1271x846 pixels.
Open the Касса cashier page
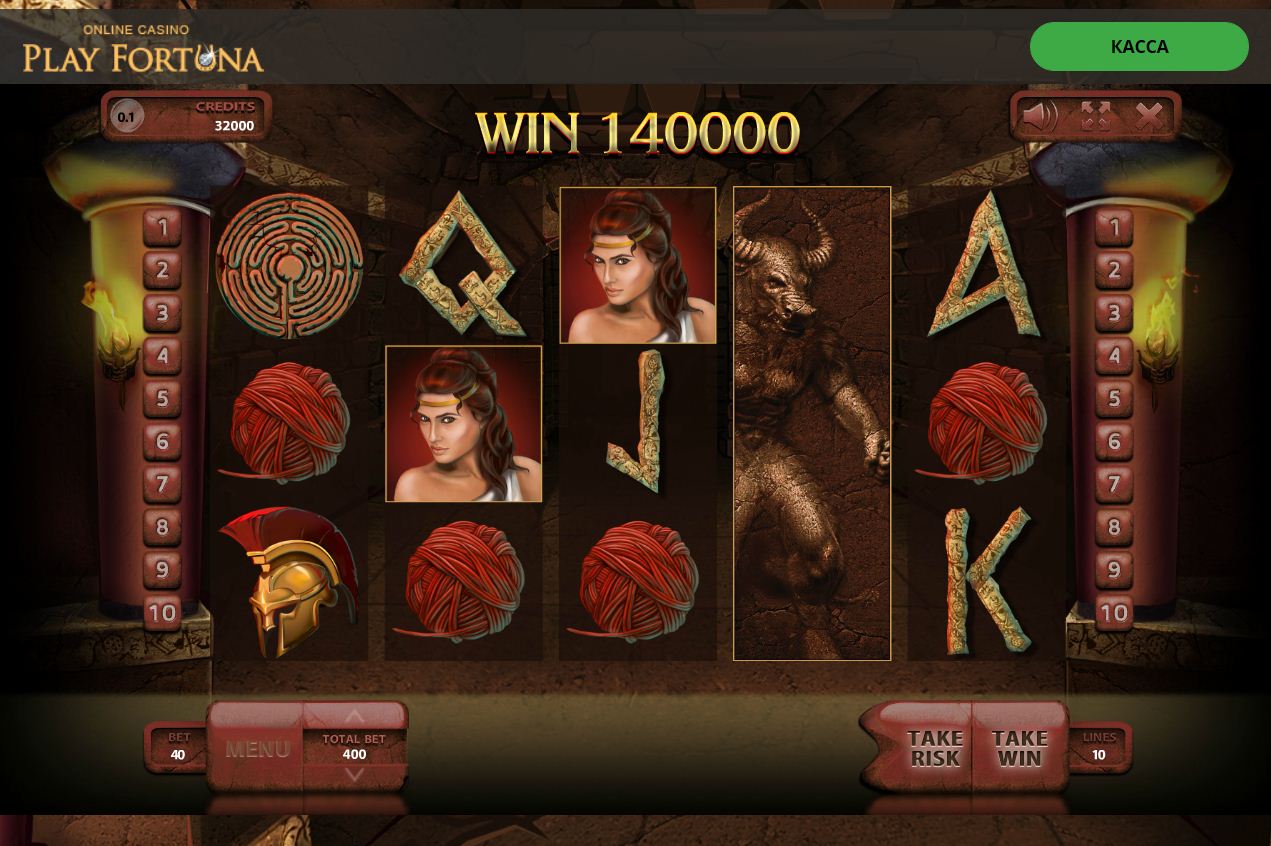[1139, 47]
